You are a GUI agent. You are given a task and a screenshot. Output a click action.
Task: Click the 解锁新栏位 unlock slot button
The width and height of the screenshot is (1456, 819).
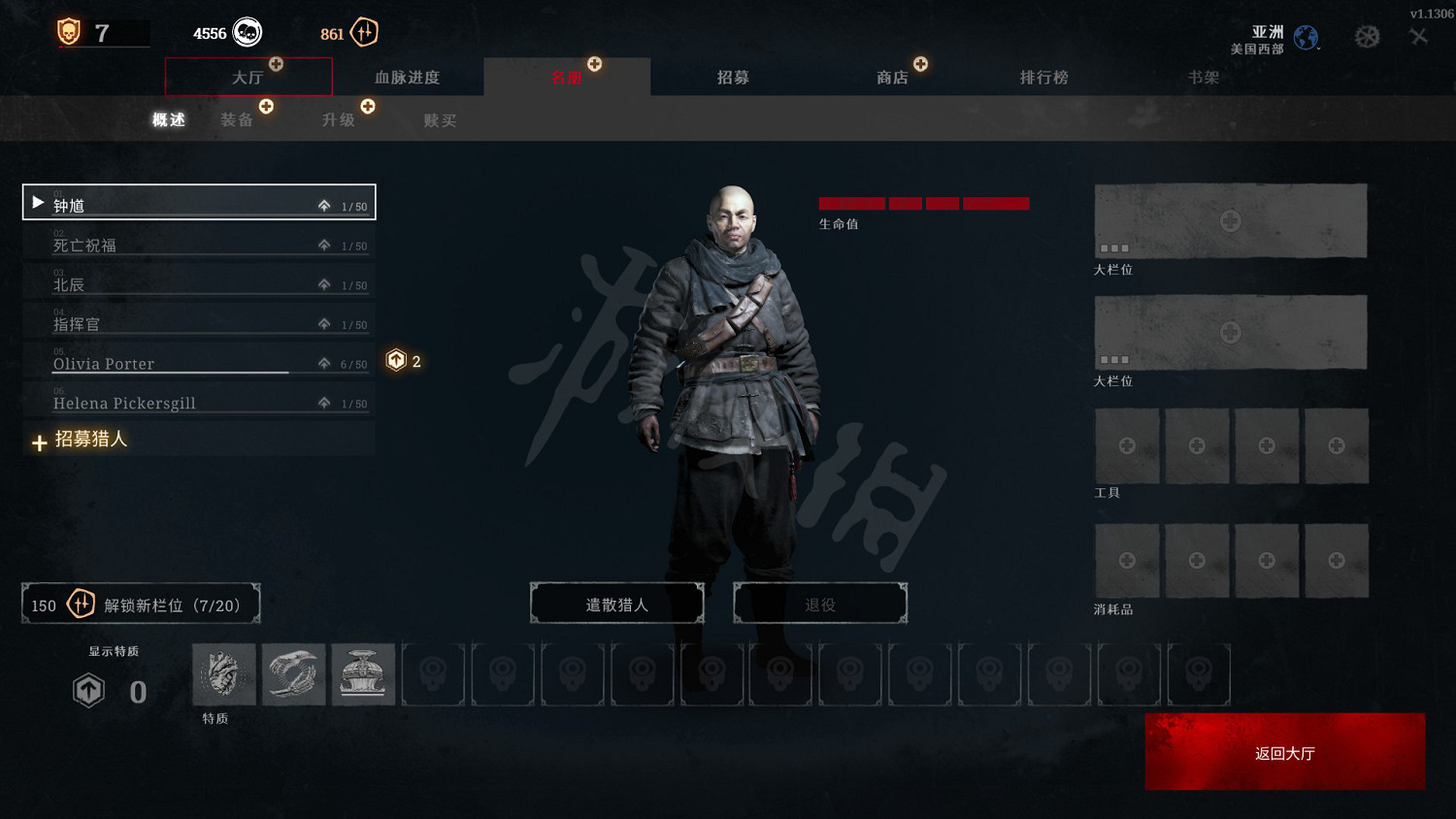point(141,603)
